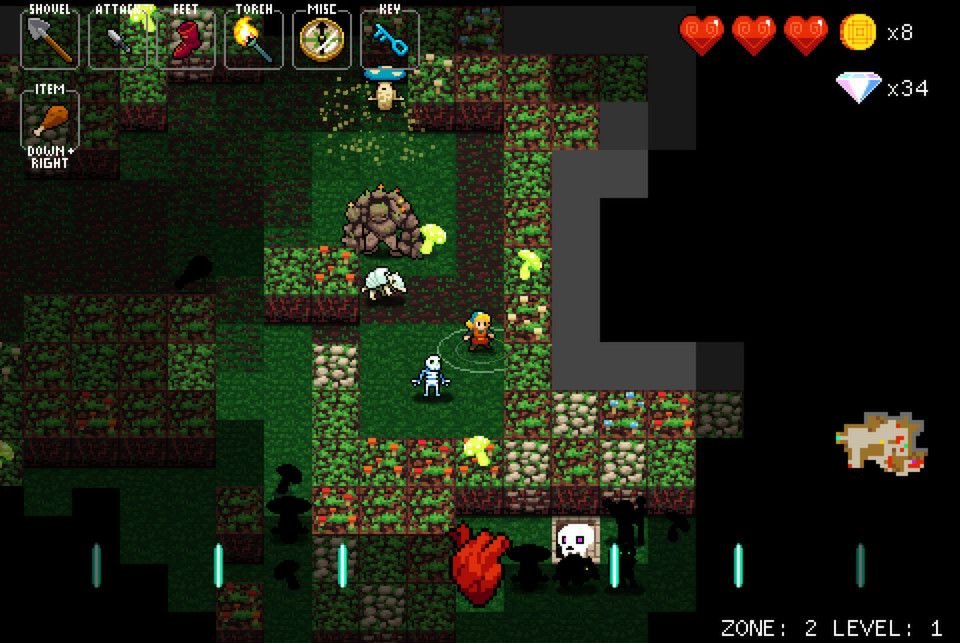Screen dimensions: 960x643
Task: Select the torch slot
Action: pyautogui.click(x=254, y=40)
